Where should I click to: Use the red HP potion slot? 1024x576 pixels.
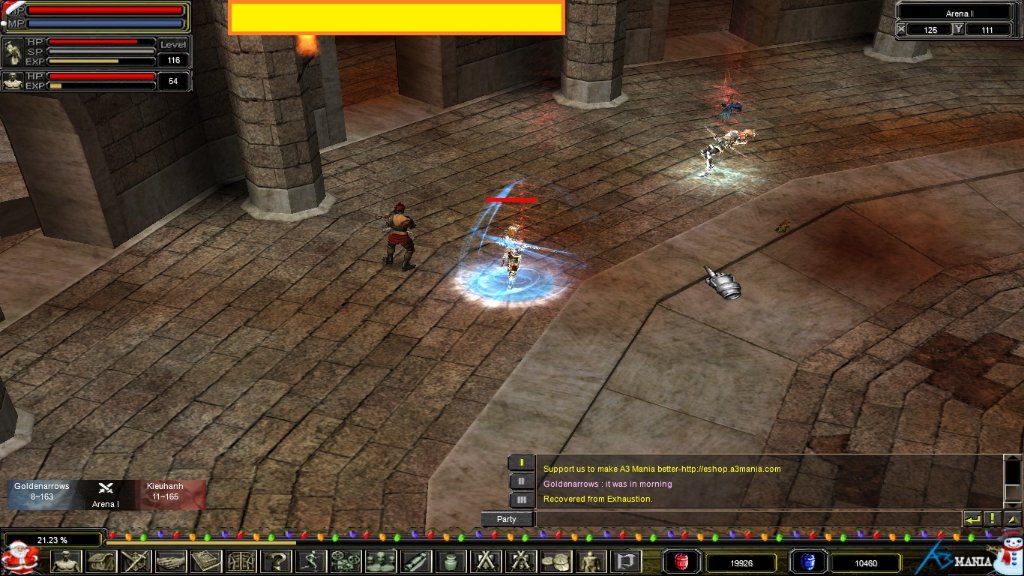tap(682, 562)
